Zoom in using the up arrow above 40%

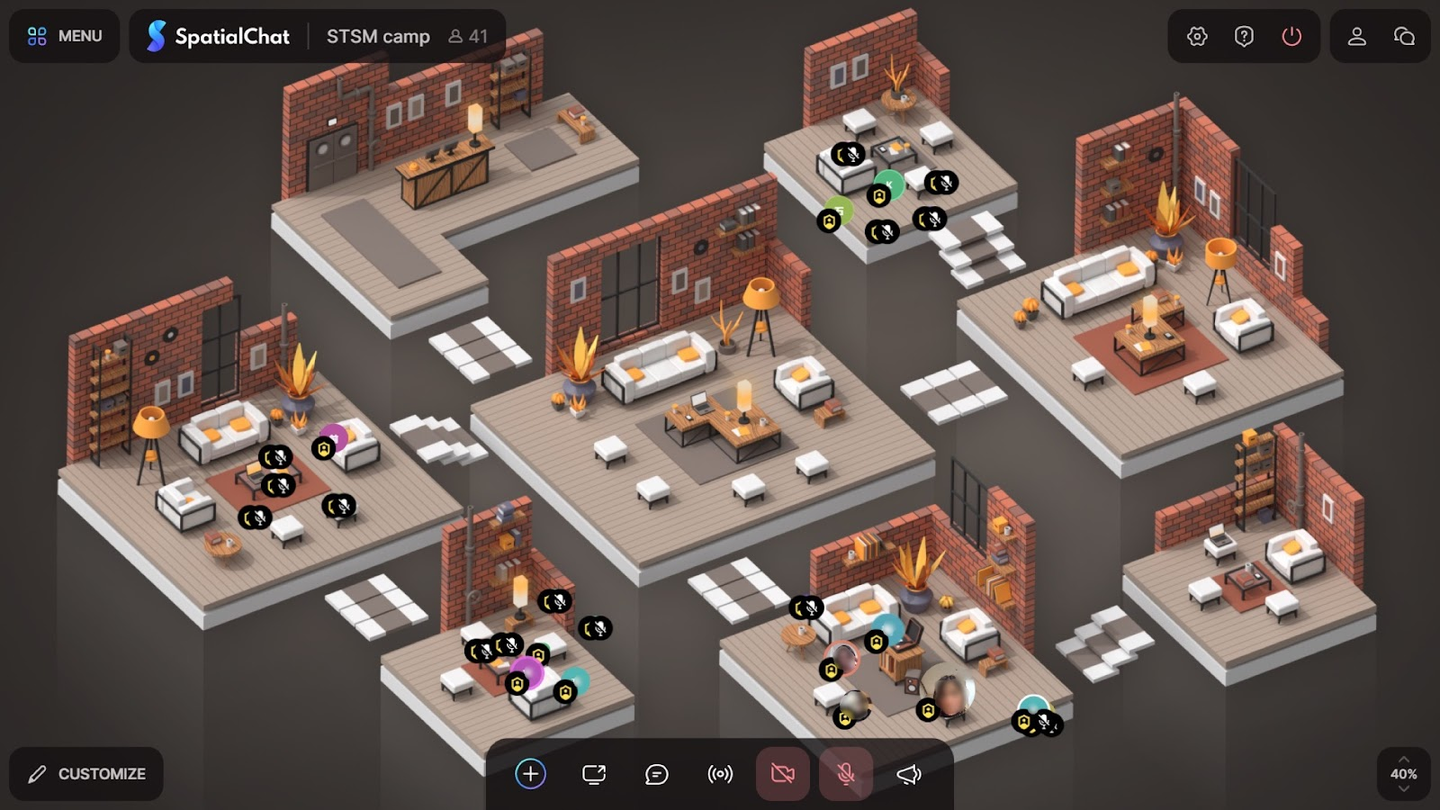[1404, 759]
